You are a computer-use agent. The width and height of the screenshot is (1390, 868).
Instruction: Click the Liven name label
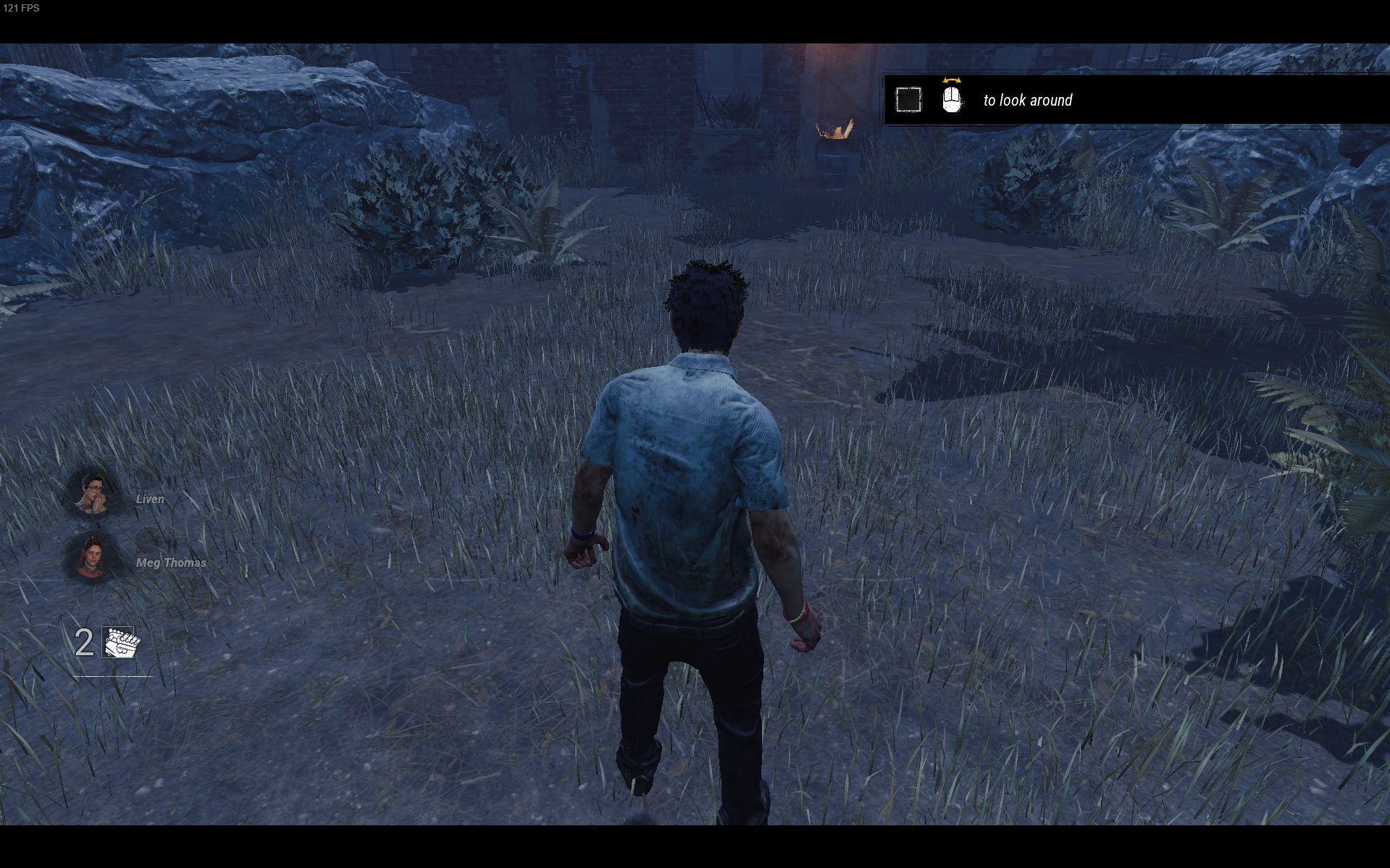149,498
